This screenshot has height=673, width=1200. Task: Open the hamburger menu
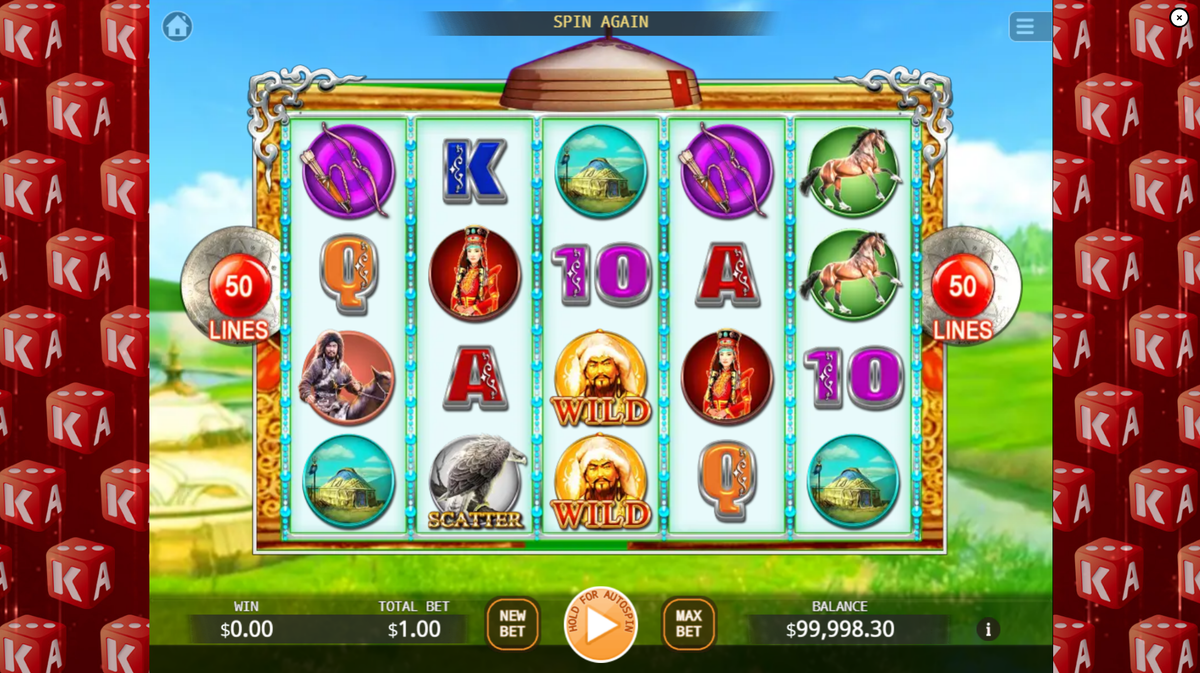coord(1025,26)
